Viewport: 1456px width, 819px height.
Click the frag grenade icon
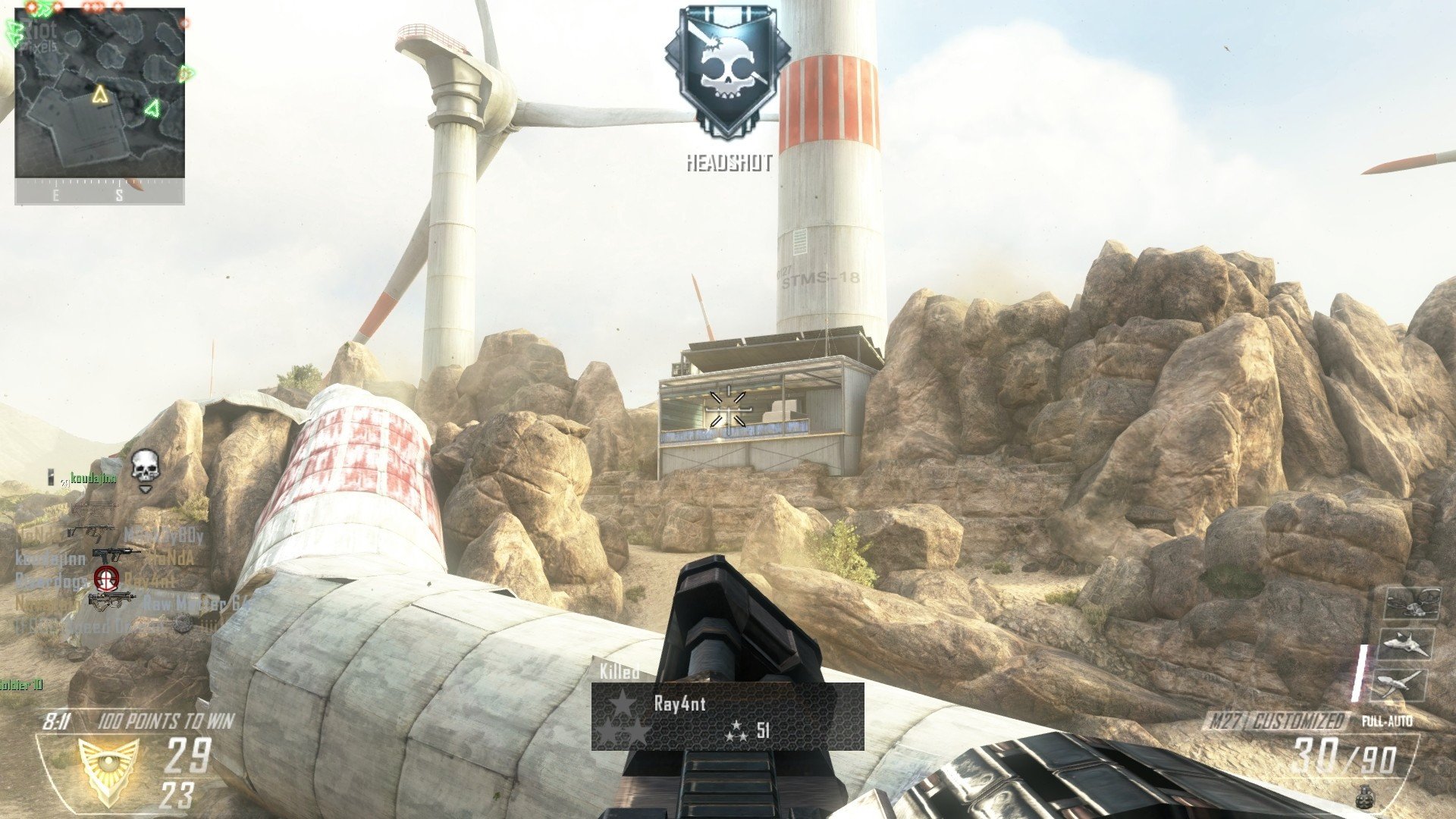pyautogui.click(x=1366, y=795)
